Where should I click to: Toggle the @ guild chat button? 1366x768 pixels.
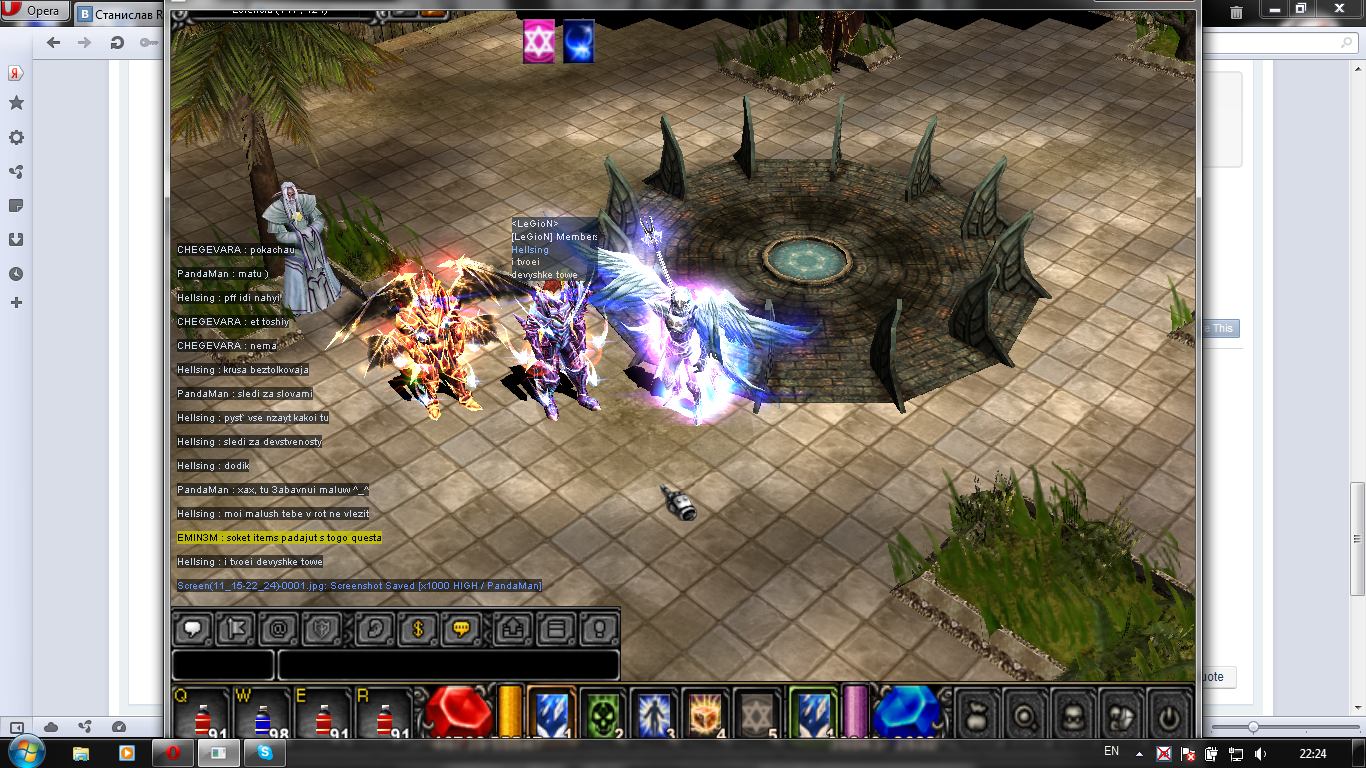pos(278,630)
